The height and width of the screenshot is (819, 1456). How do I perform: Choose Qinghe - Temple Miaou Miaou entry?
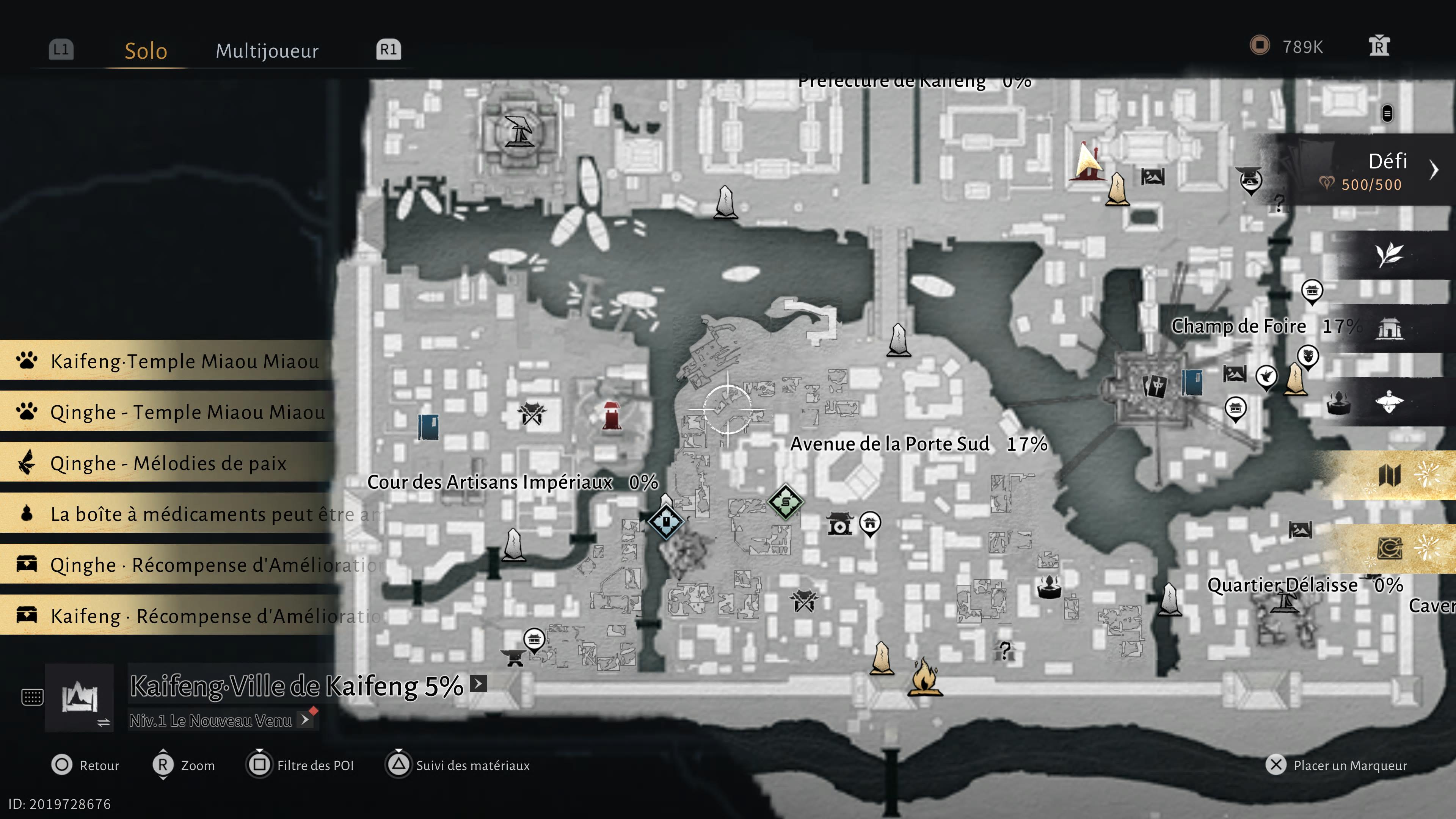[x=169, y=411]
